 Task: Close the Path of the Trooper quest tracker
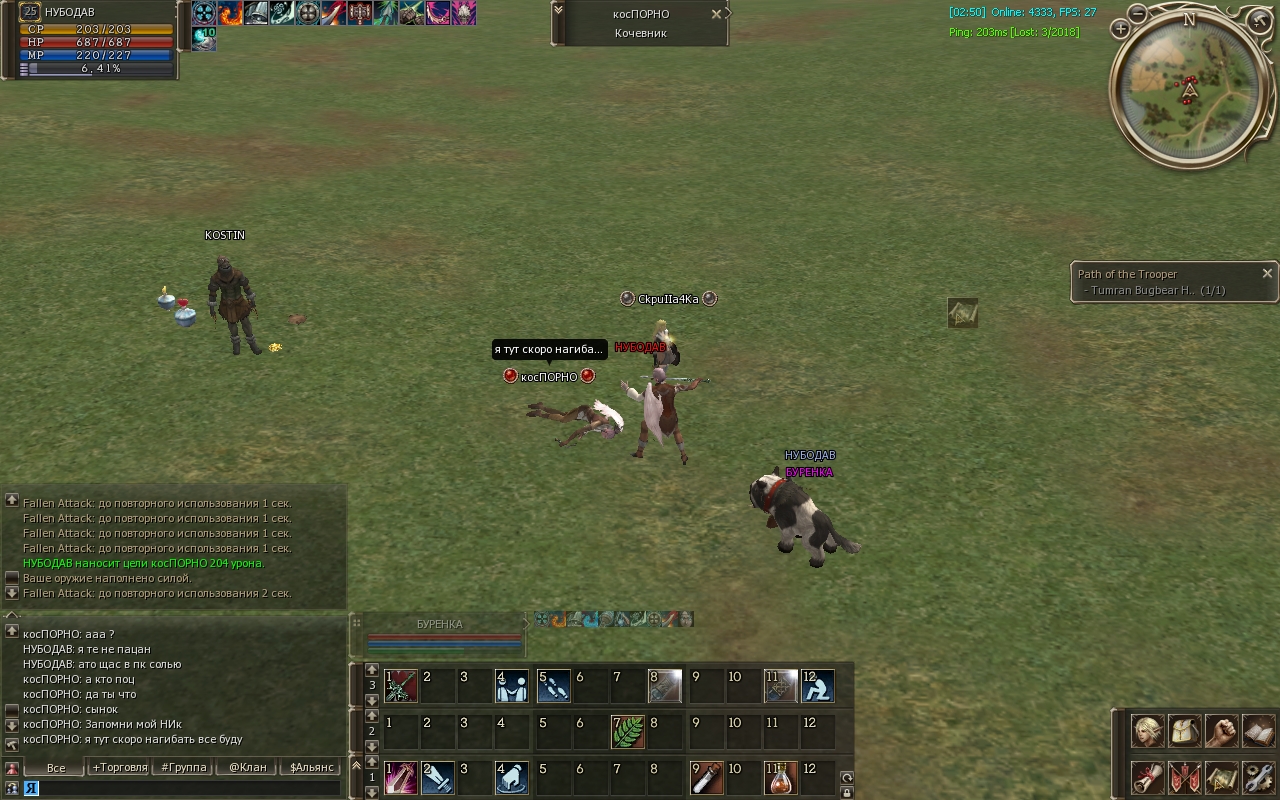point(1267,273)
